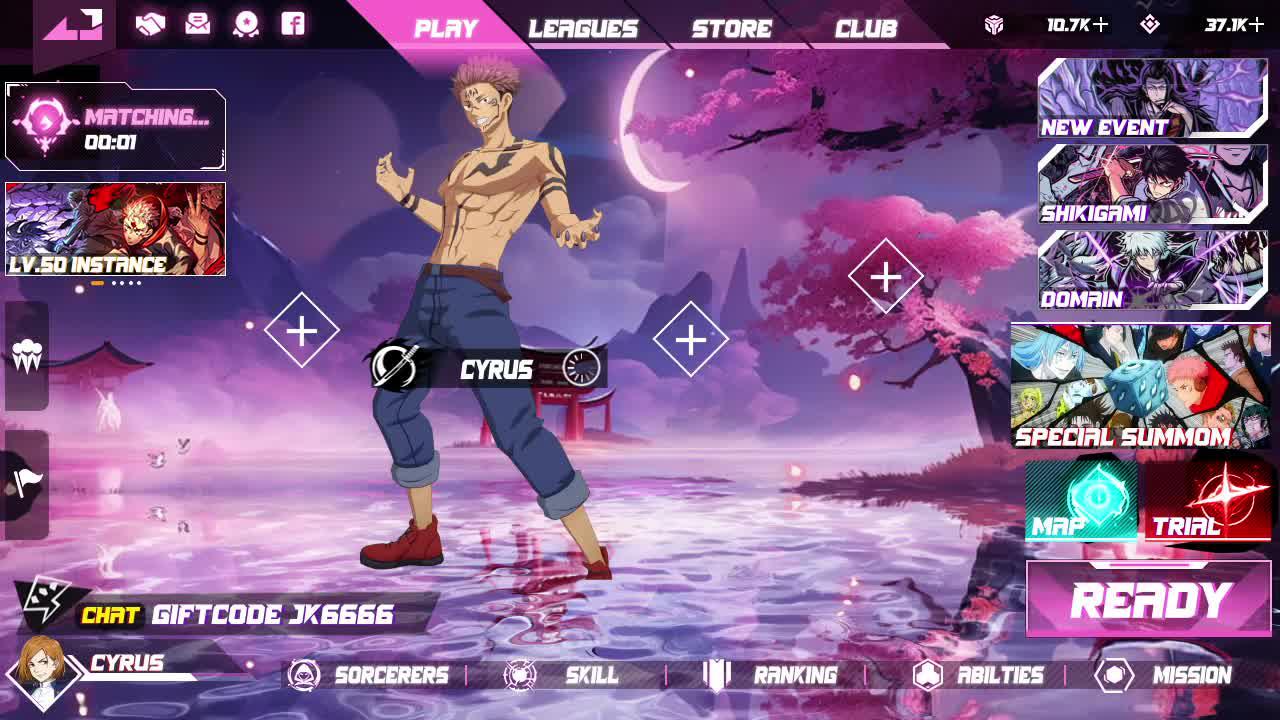Screen dimensions: 1280x720
Task: Open the Skill icon in bottom bar
Action: tap(519, 676)
